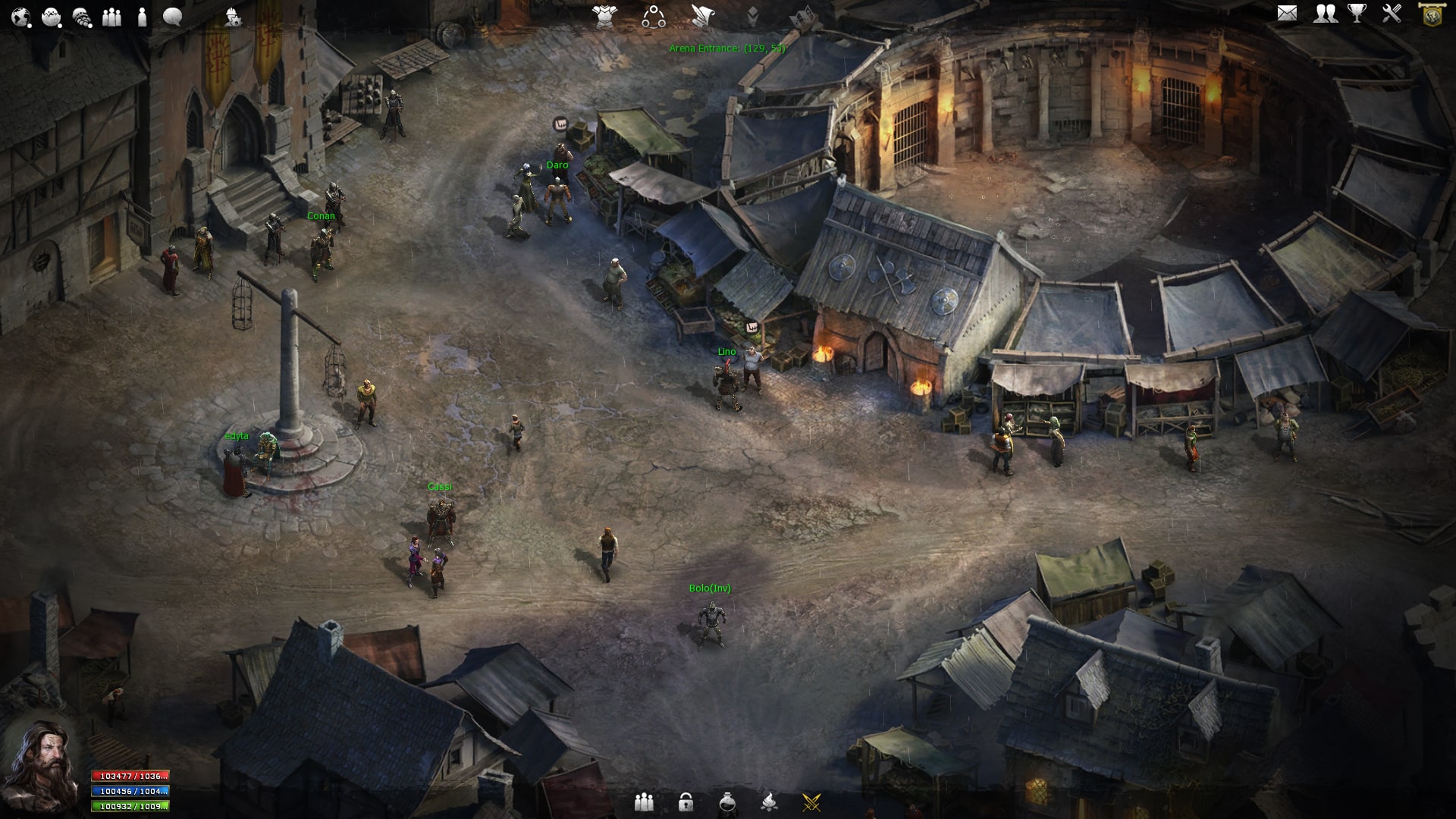Viewport: 1456px width, 819px height.
Task: Click the party group icon in bottom bar
Action: point(644,802)
